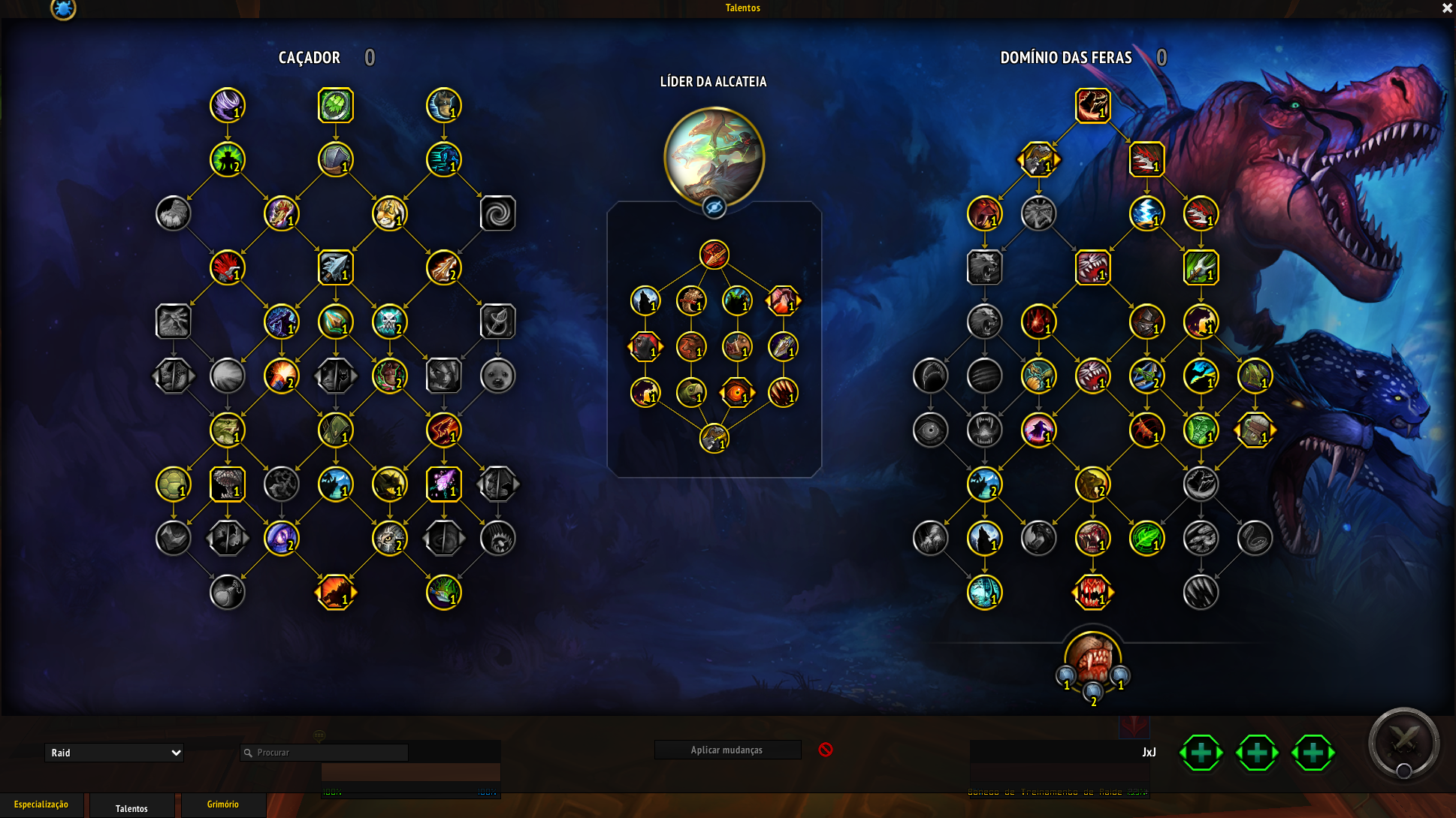Select the Líder da Alcateia hero portrait

714,157
